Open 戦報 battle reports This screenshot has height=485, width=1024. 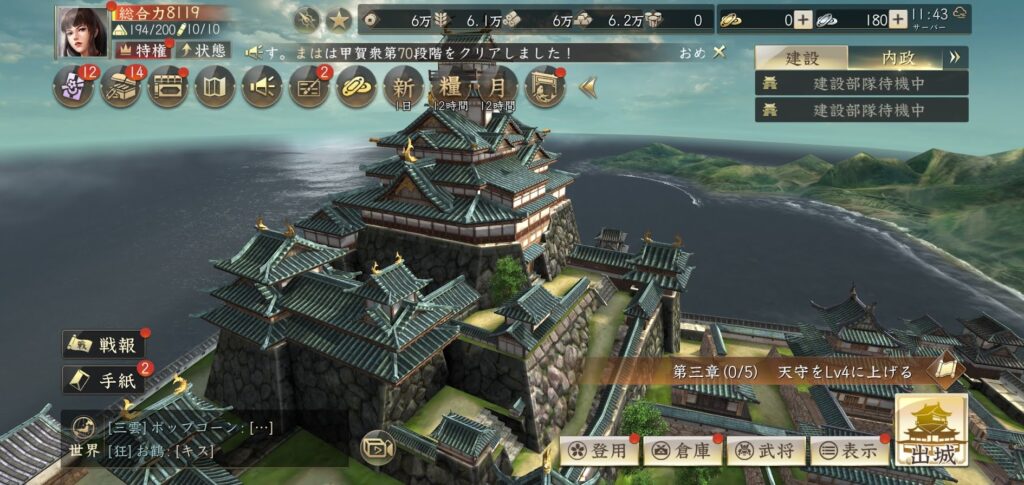tap(105, 344)
